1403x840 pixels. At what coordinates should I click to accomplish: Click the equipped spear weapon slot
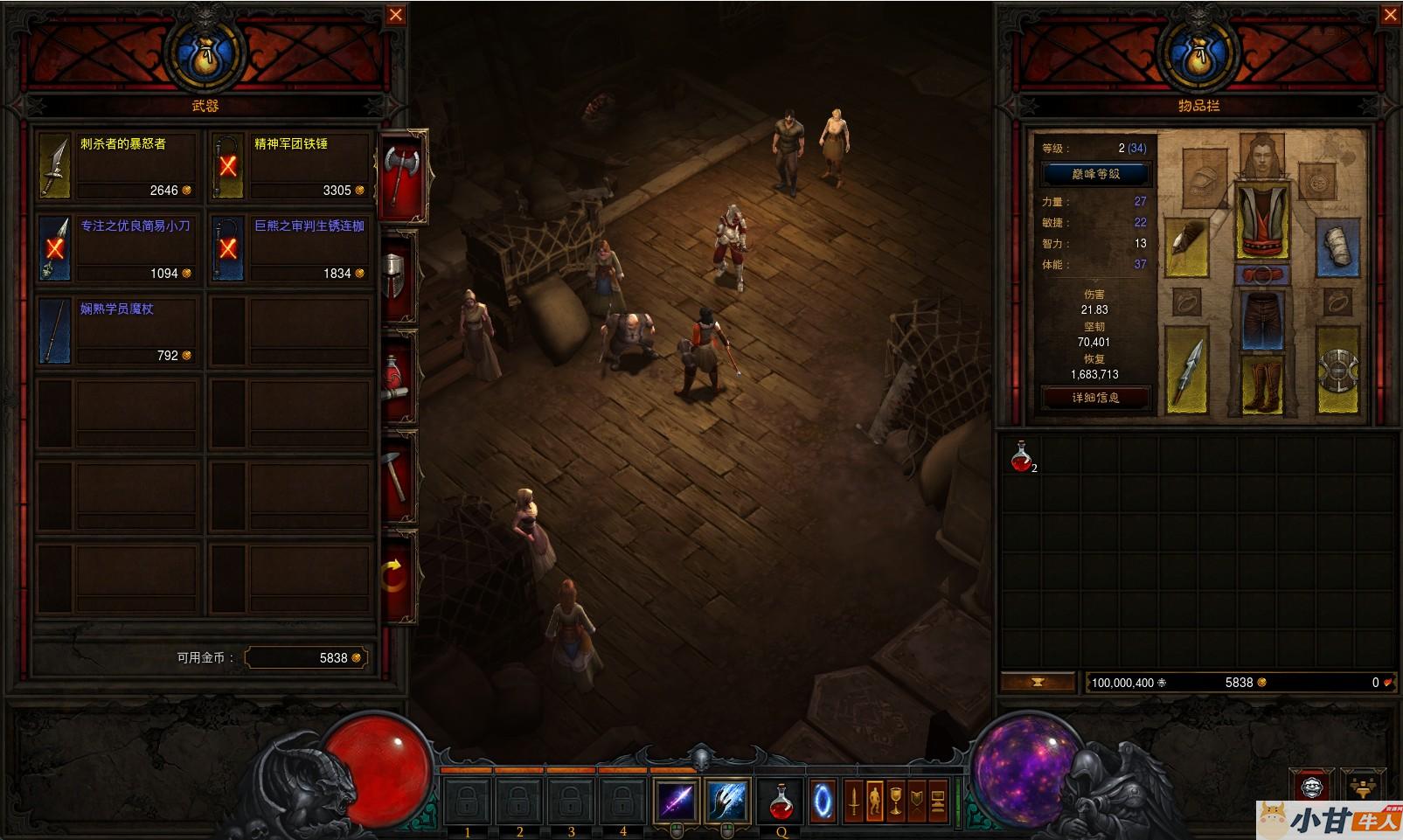click(x=1186, y=369)
